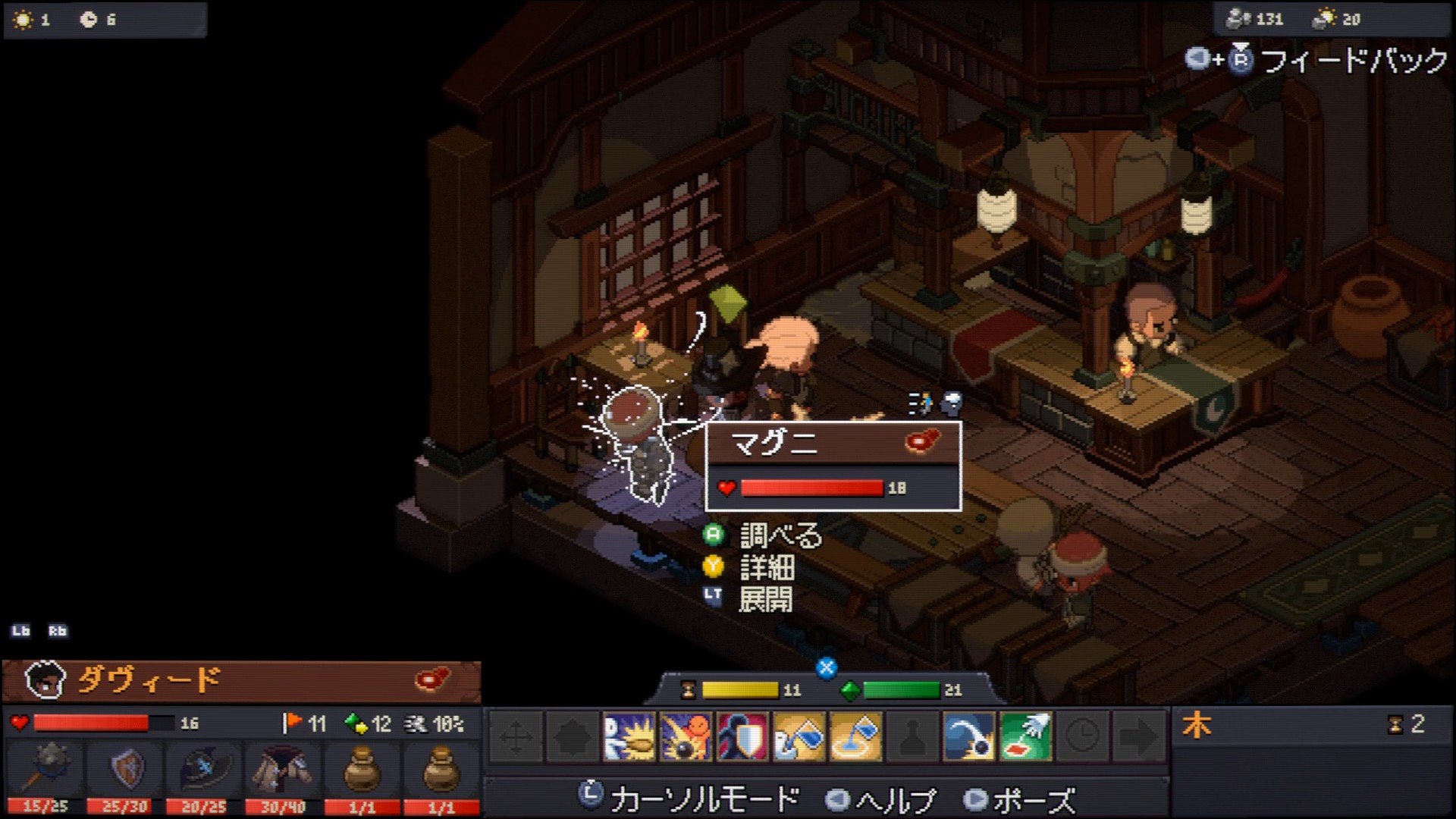The width and height of the screenshot is (1456, 819).
Task: Use the green hand-drop item ability
Action: point(1026,736)
